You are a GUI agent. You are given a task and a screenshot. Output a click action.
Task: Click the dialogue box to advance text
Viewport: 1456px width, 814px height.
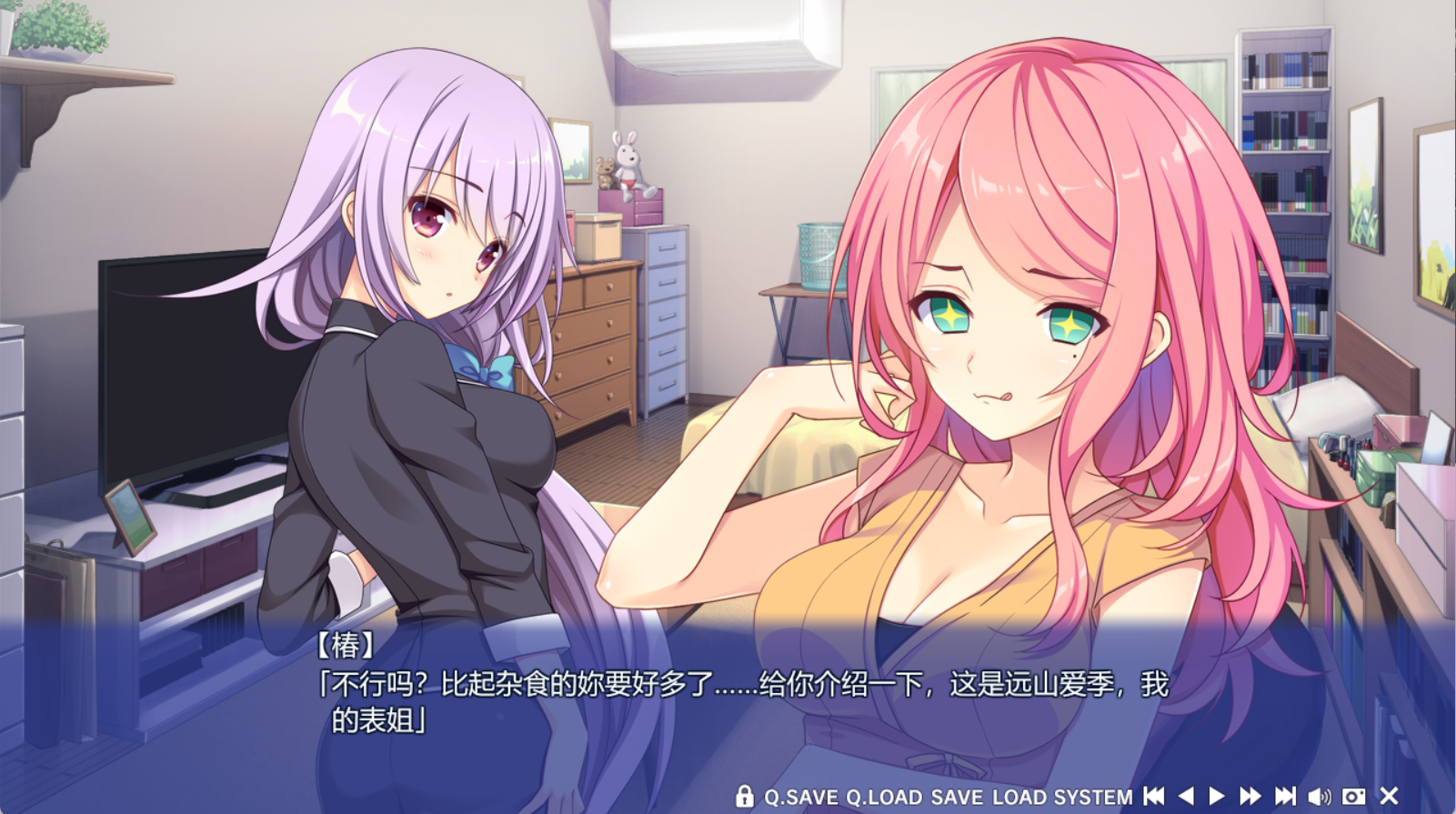pyautogui.click(x=728, y=700)
